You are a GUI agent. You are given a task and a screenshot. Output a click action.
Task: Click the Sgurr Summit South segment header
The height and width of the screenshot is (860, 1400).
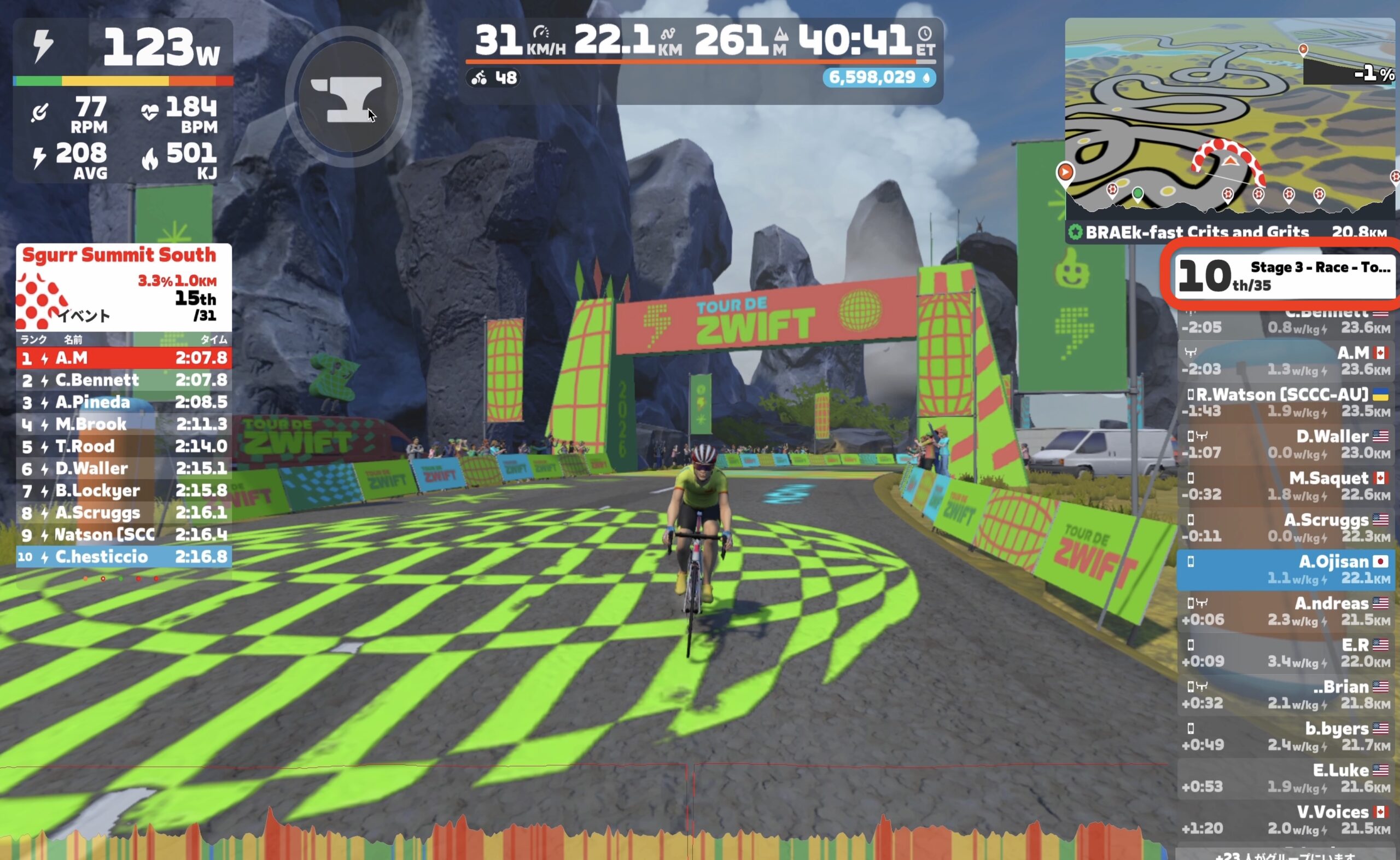(119, 255)
